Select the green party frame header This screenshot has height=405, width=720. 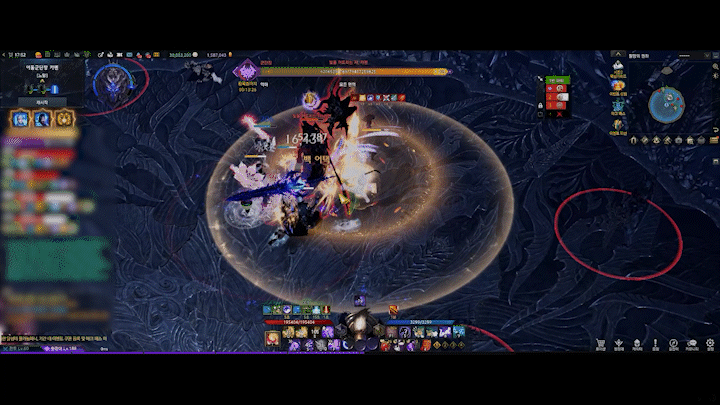[x=557, y=82]
